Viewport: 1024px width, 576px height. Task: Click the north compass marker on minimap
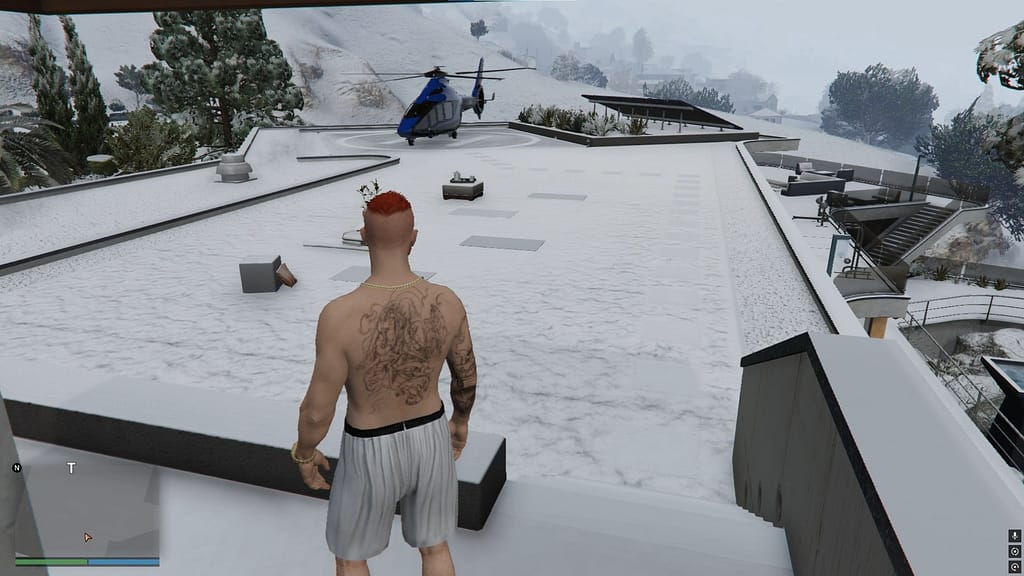click(x=17, y=467)
